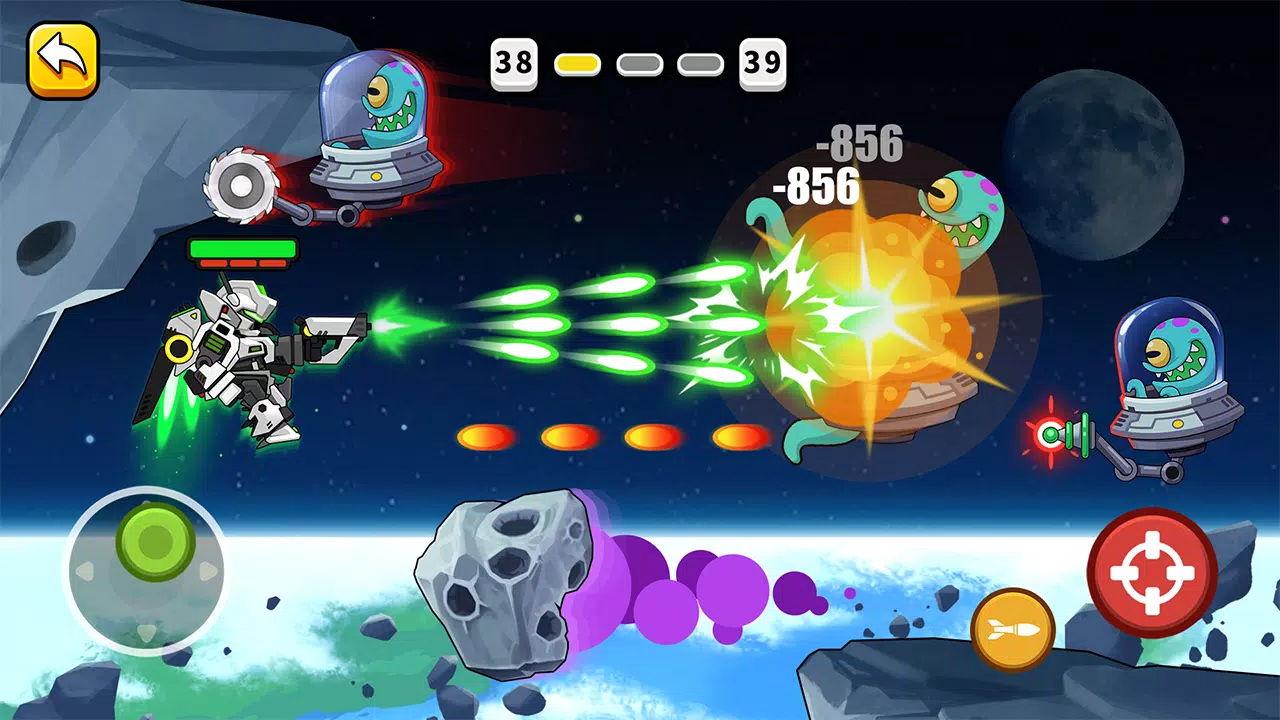The image size is (1280, 720).
Task: Tap the second gray progress pill
Action: pos(700,62)
